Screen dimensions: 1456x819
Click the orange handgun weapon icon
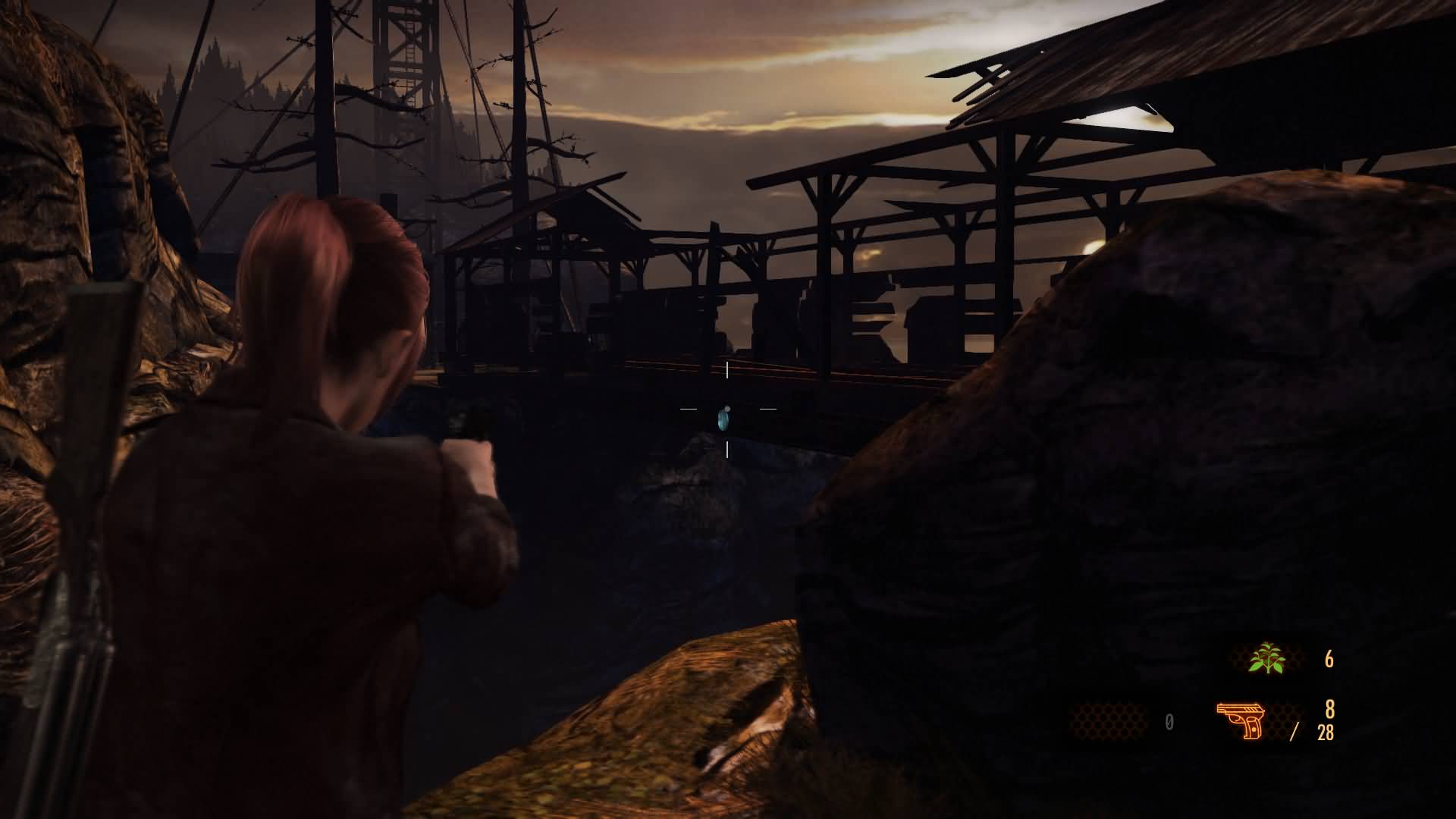click(x=1241, y=720)
